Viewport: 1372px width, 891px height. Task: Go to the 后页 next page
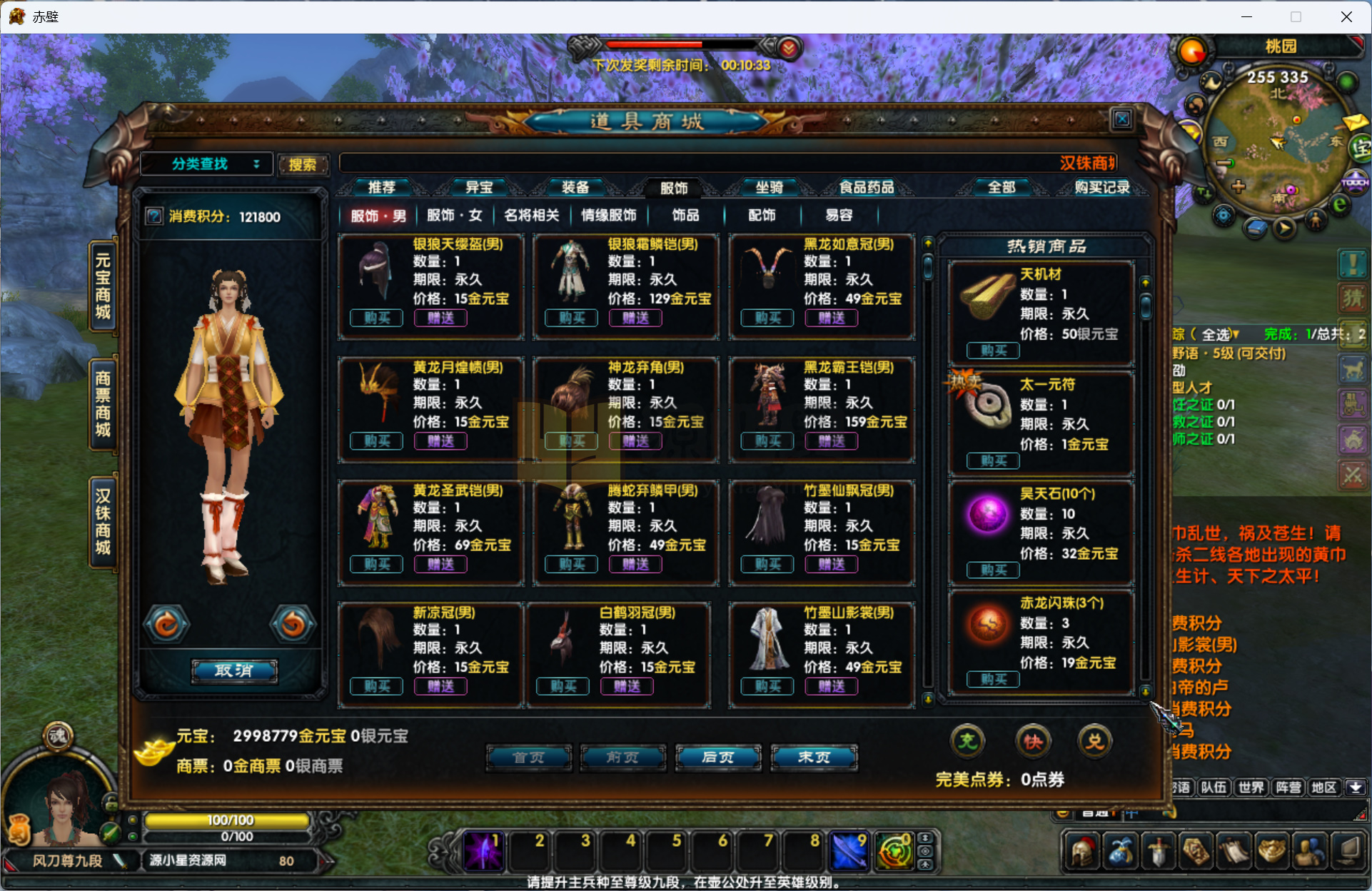point(718,757)
